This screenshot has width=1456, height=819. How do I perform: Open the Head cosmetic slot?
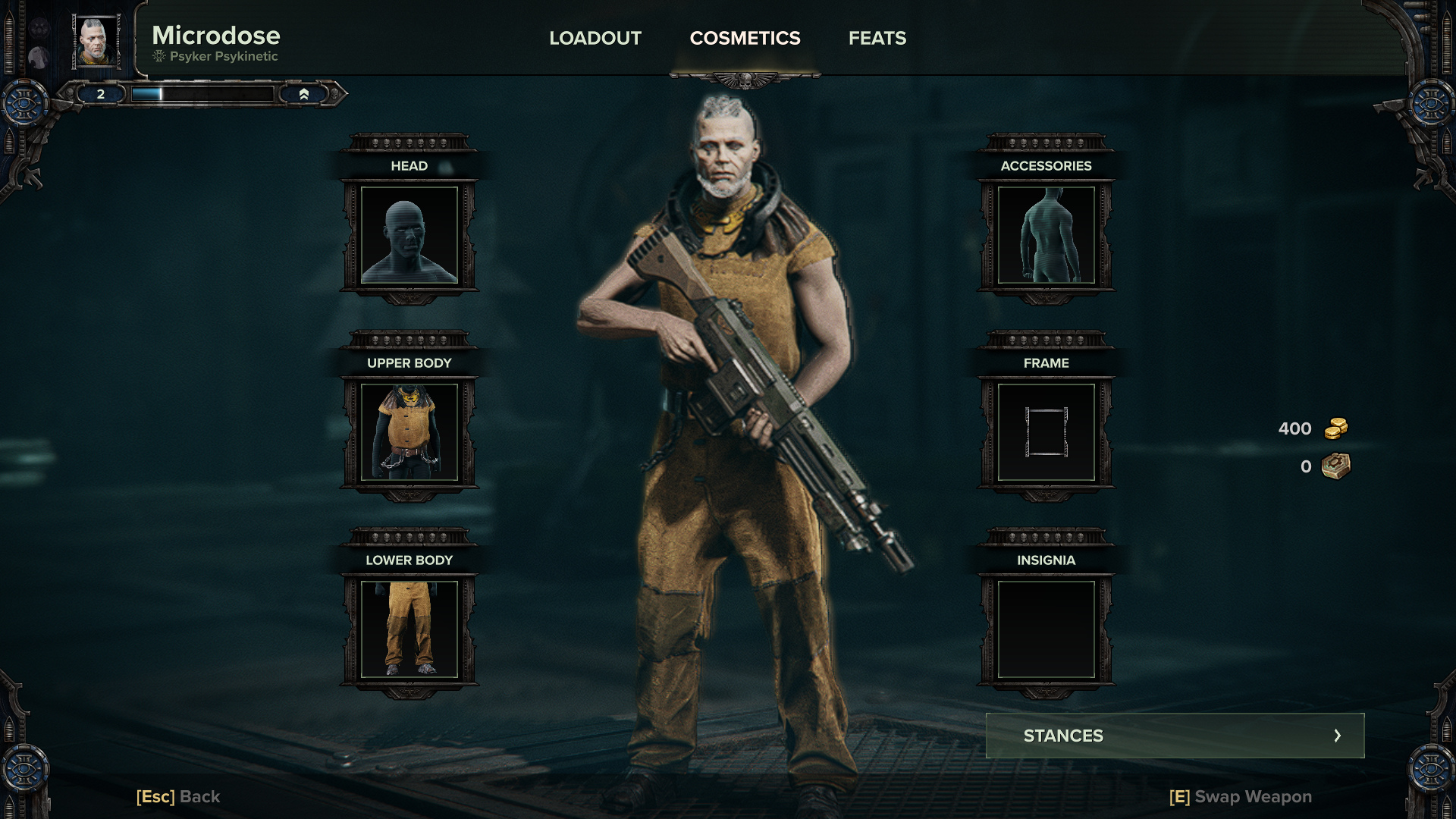tap(409, 235)
